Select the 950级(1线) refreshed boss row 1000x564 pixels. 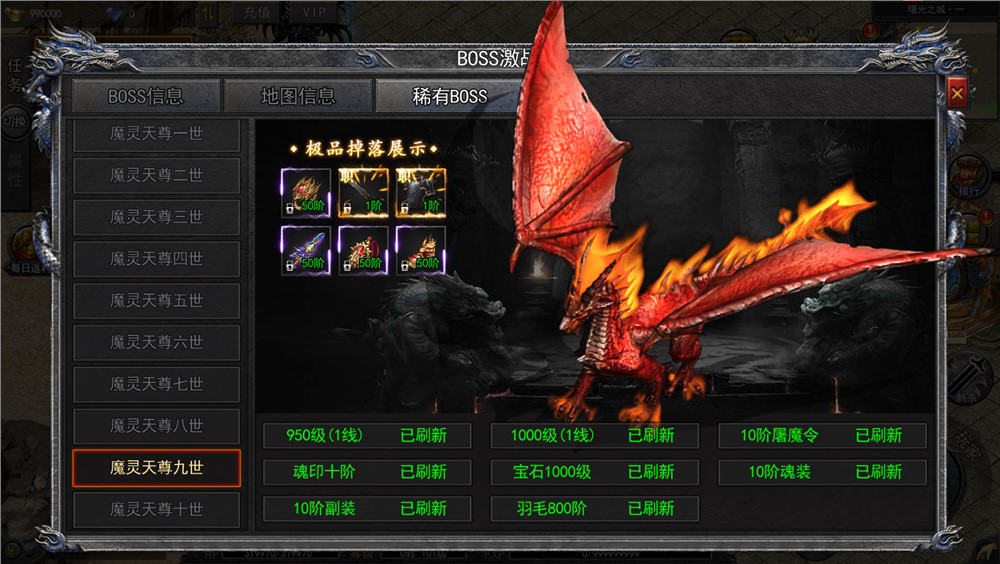coord(367,436)
